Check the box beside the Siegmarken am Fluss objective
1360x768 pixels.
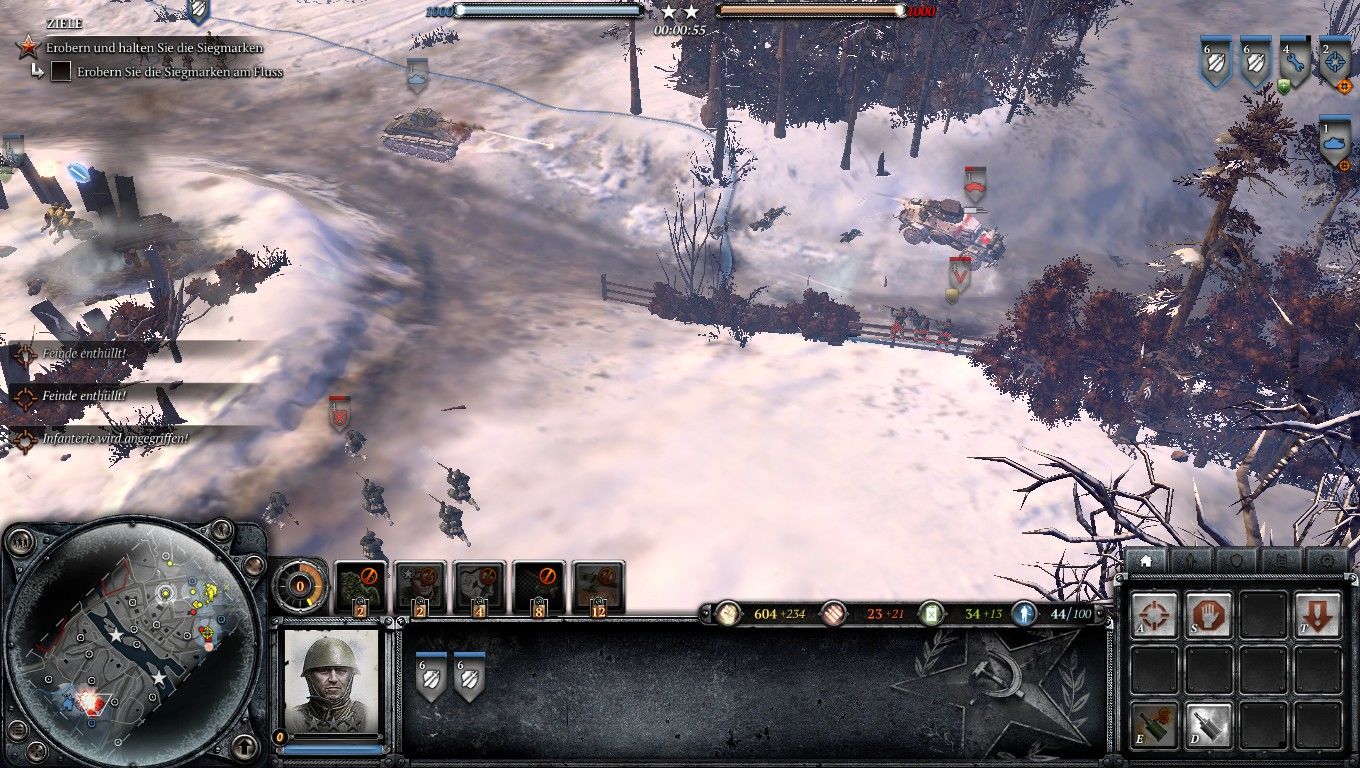tap(62, 71)
